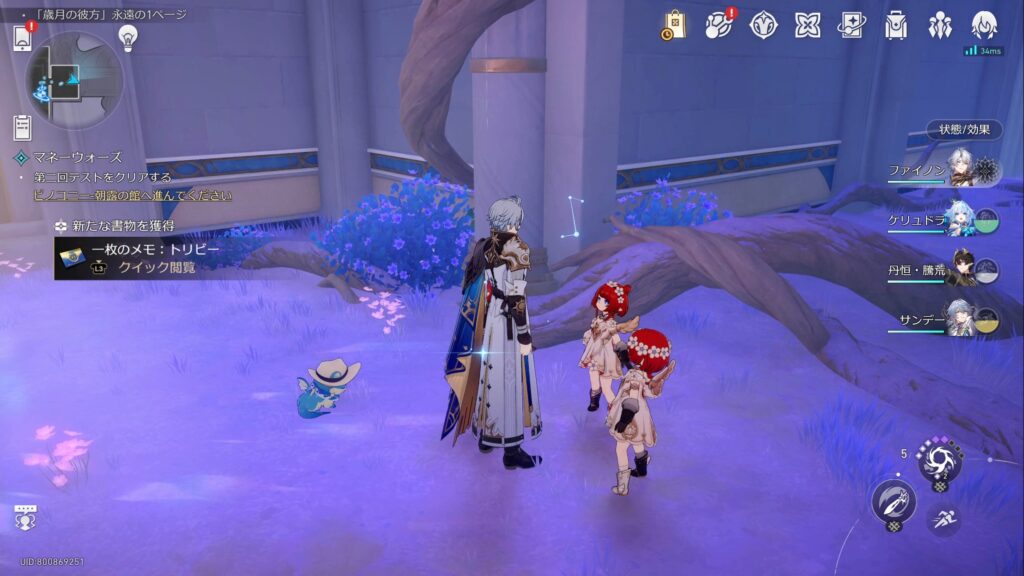Open the three-figure team setup icon
The image size is (1024, 576).
[940, 25]
